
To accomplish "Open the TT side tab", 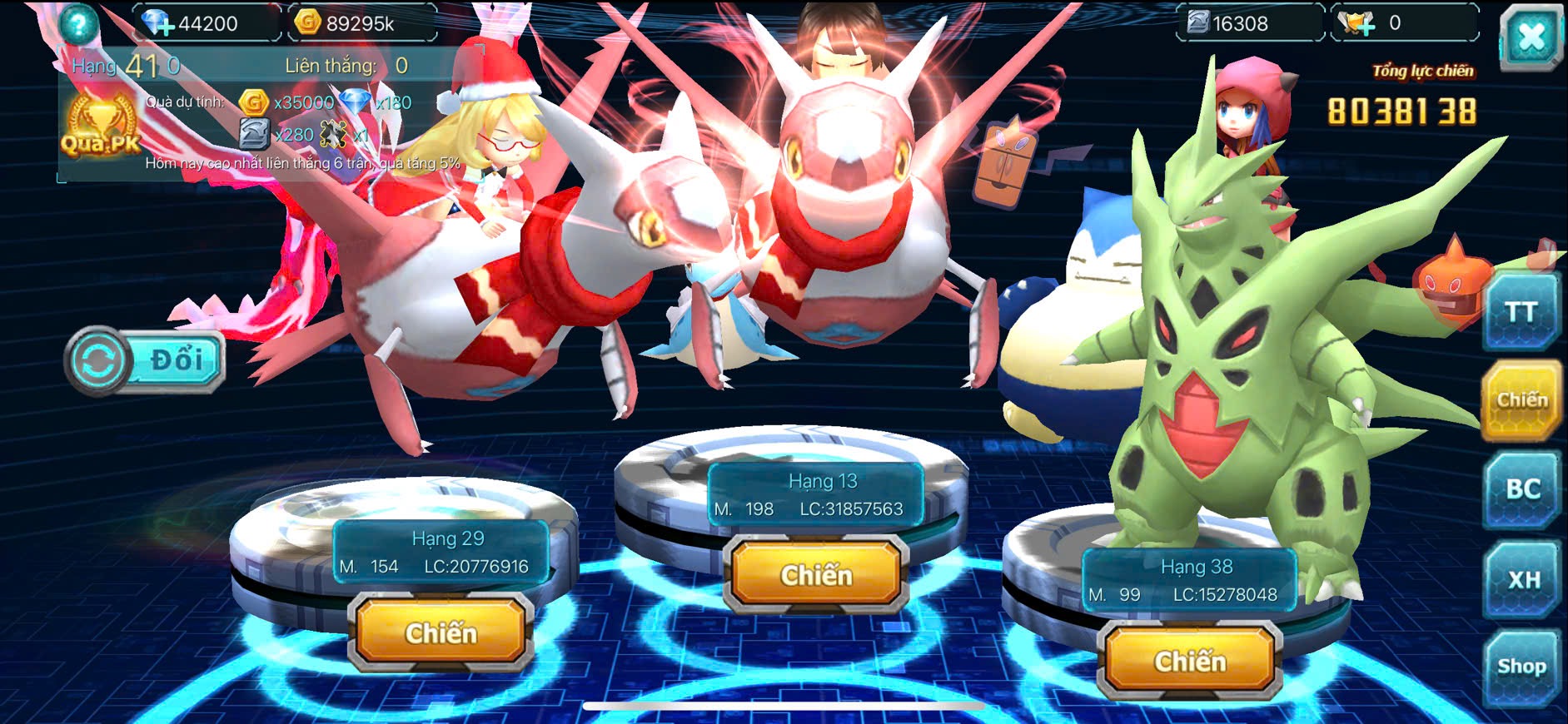I will click(x=1521, y=313).
